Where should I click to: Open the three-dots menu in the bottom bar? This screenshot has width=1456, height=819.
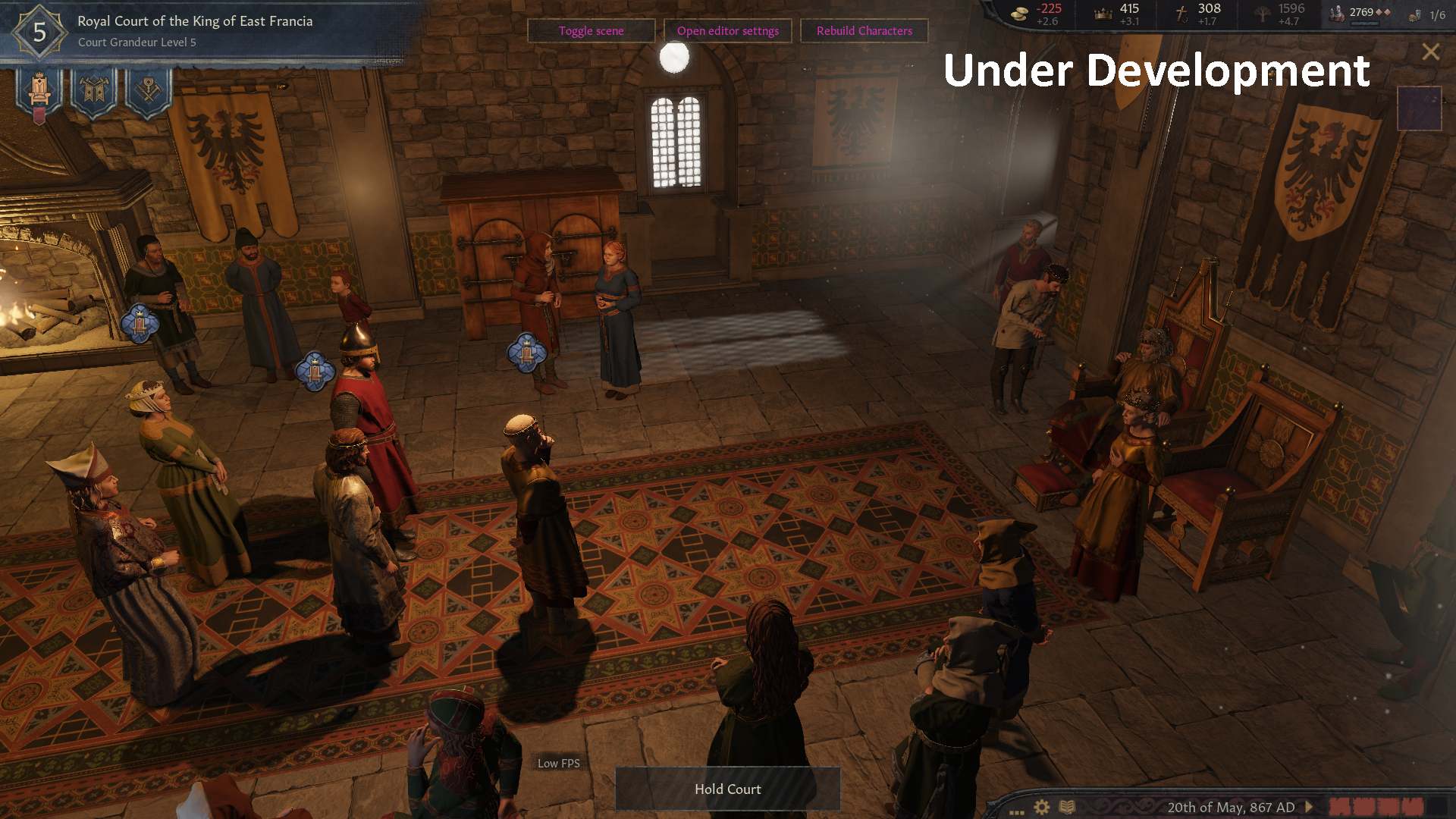(x=1016, y=810)
